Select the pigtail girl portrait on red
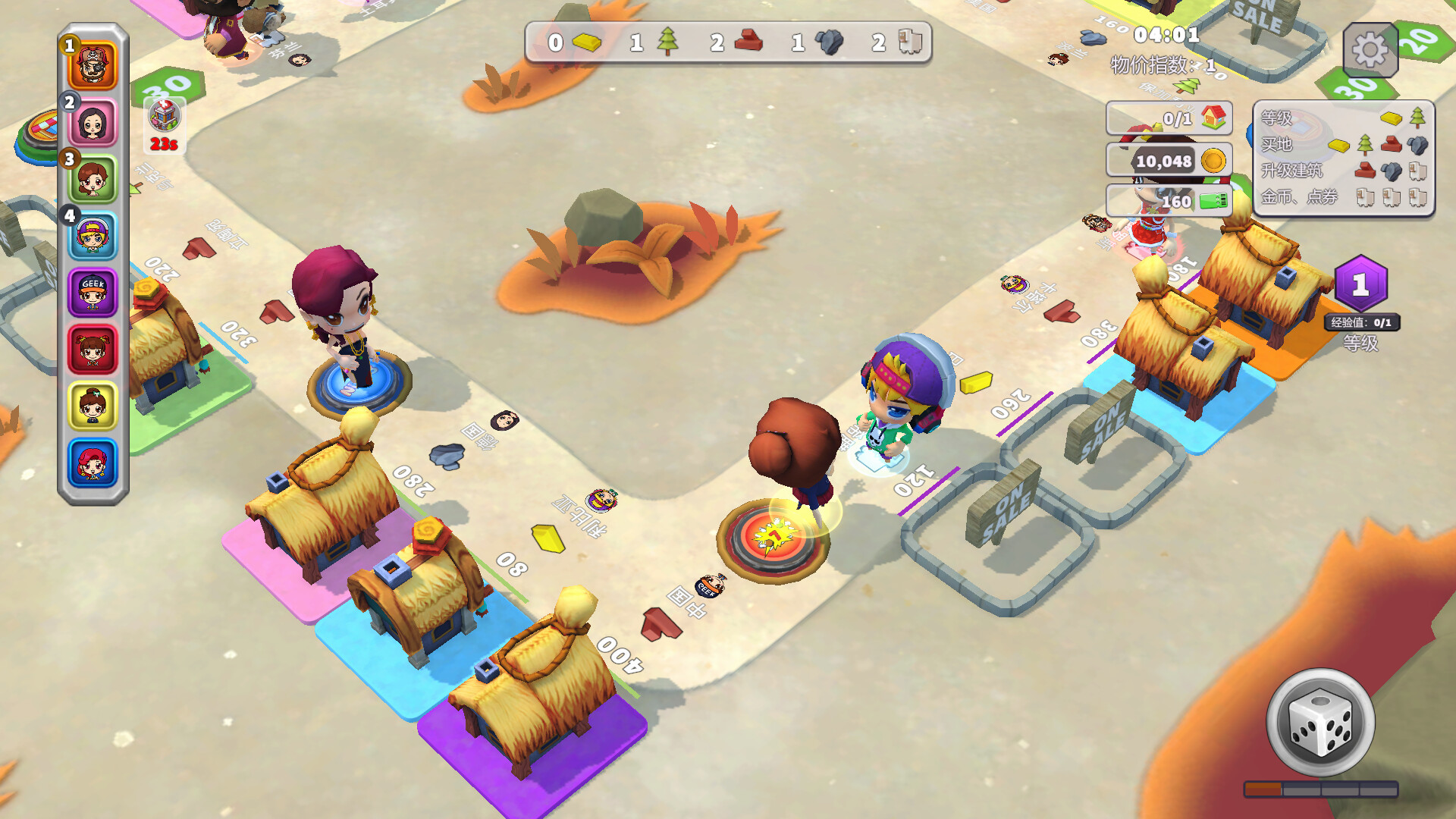The width and height of the screenshot is (1456, 819). coord(93,350)
